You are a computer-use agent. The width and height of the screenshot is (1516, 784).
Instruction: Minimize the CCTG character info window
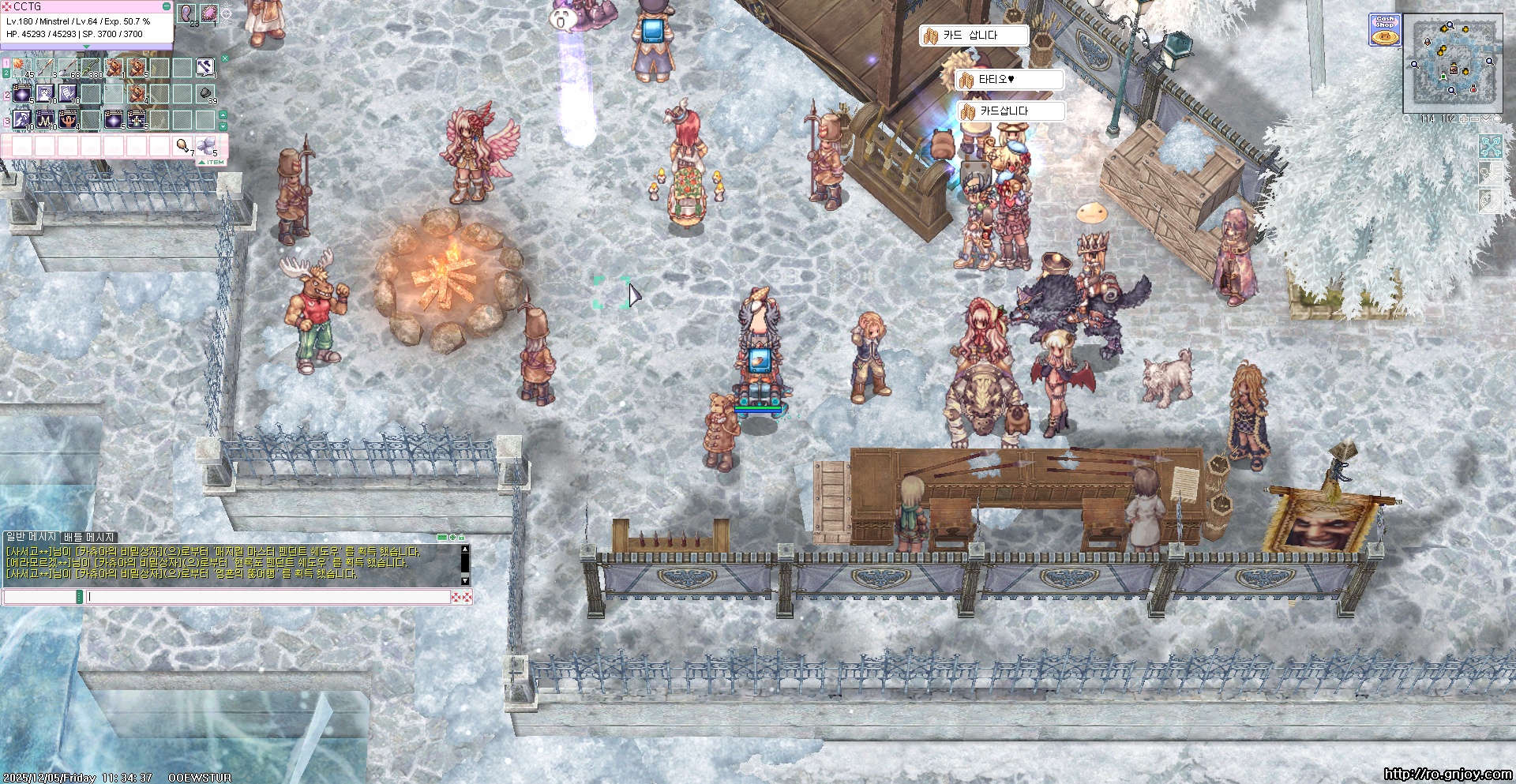coord(166,6)
